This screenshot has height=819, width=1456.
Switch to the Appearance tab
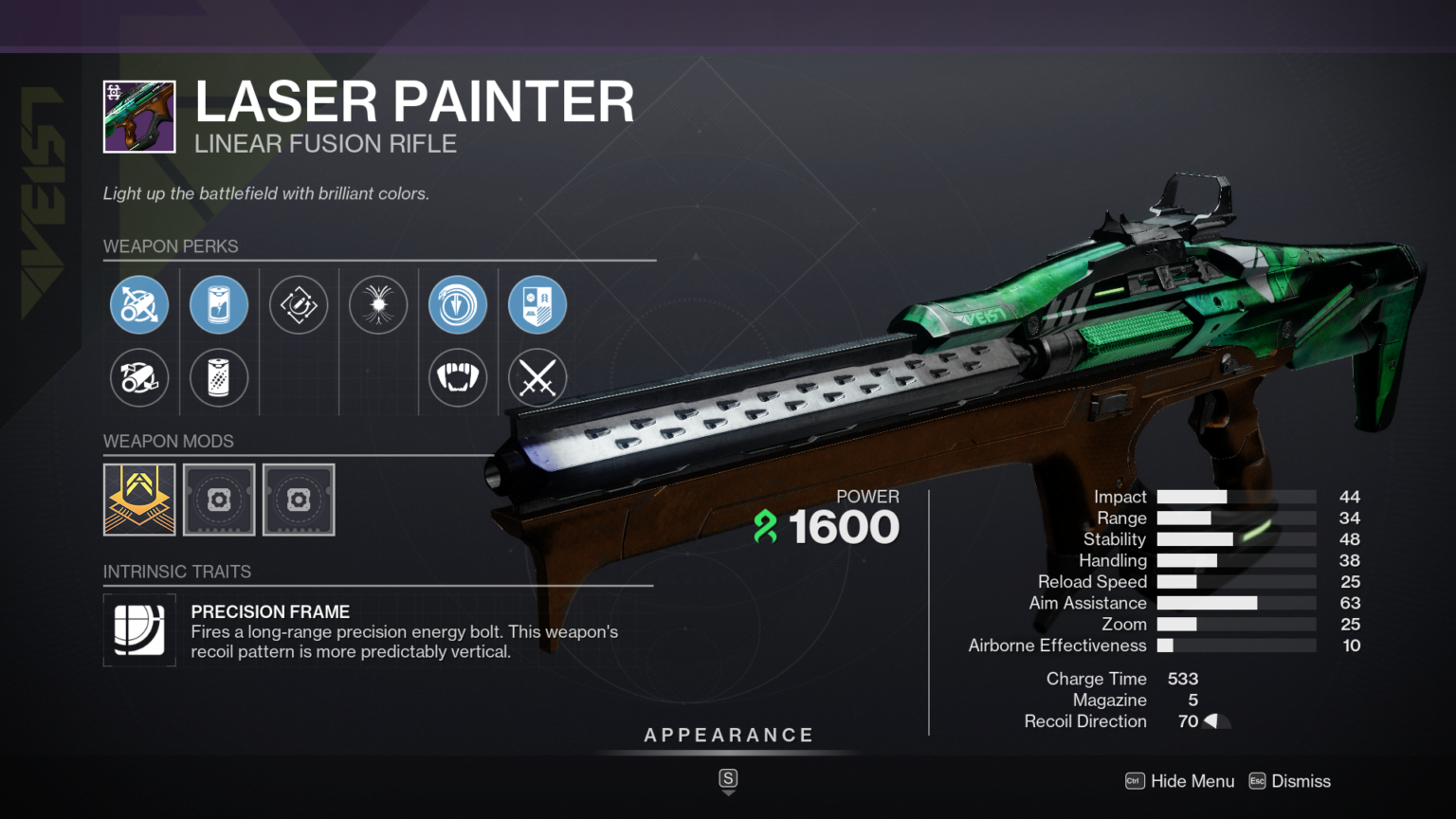tap(728, 734)
